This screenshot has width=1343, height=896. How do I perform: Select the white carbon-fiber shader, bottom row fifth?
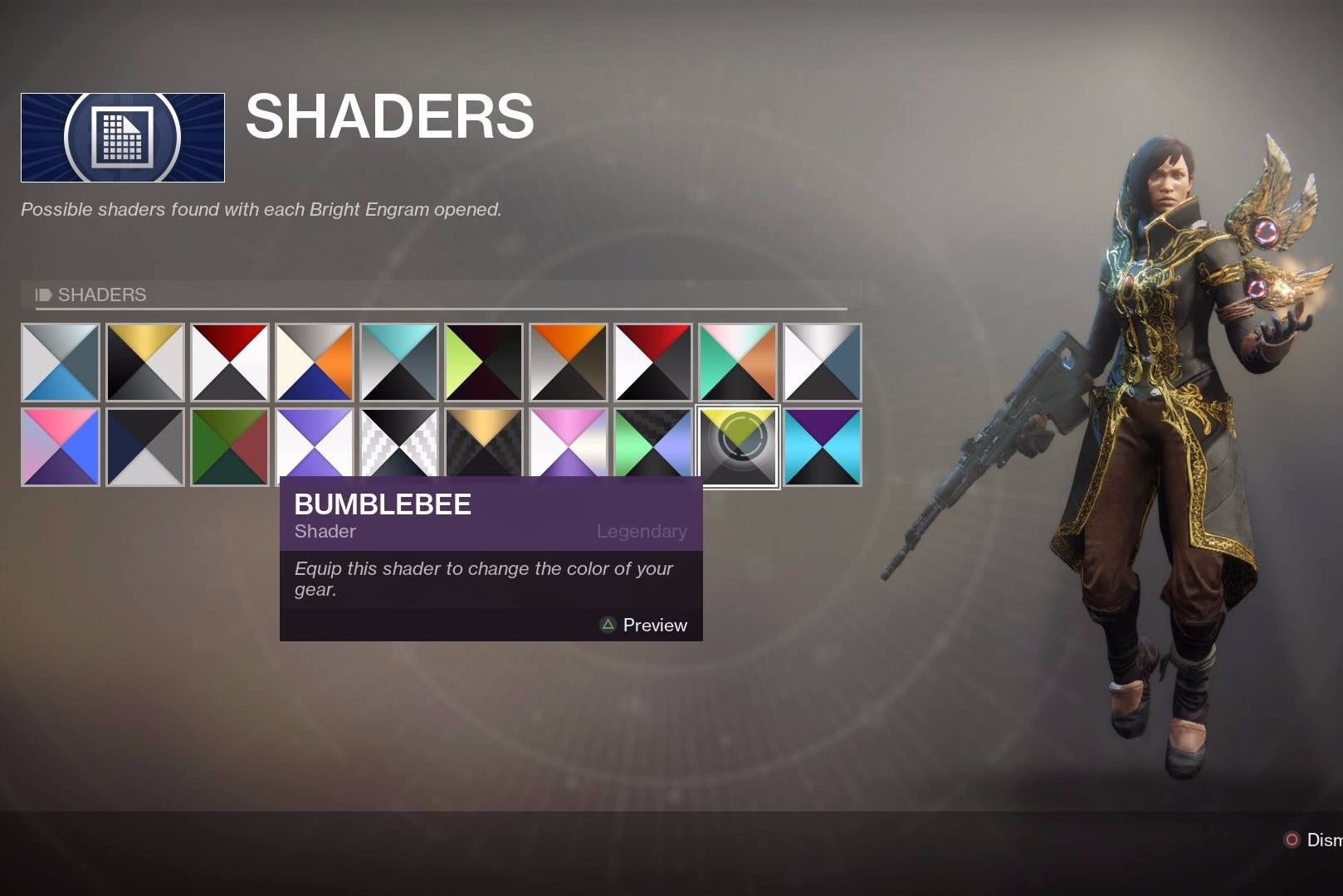click(x=399, y=446)
